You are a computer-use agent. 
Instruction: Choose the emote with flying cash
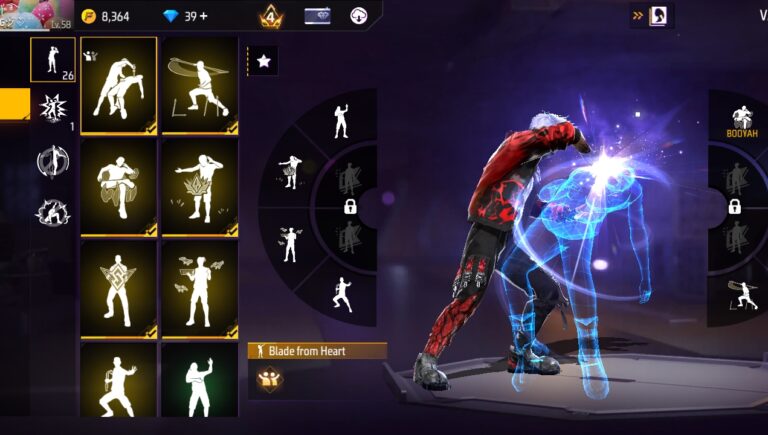[200, 288]
